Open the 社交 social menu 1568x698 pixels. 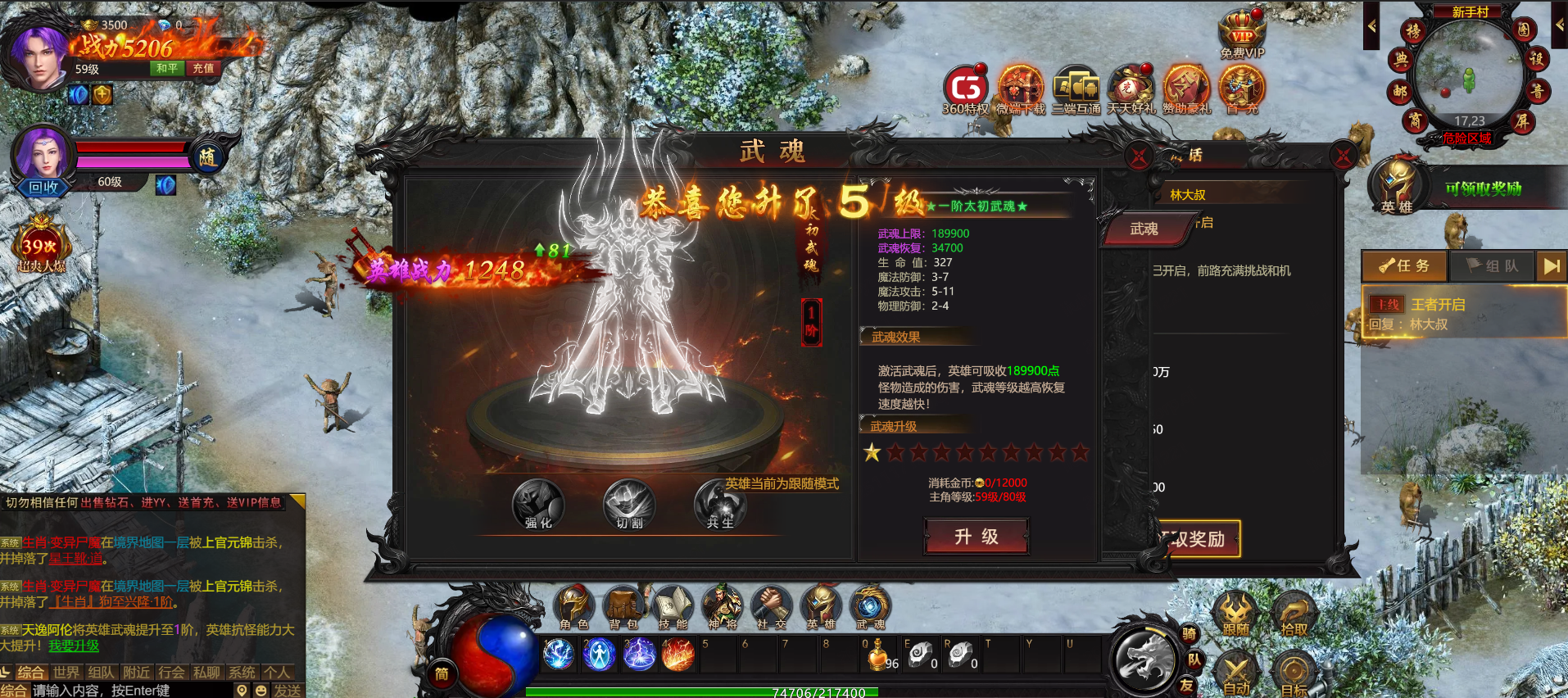770,608
